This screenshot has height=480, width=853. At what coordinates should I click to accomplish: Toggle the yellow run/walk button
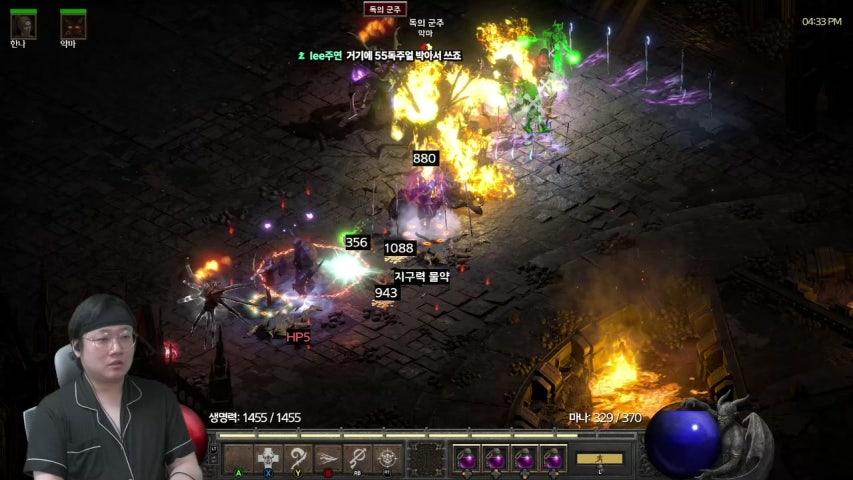point(599,458)
